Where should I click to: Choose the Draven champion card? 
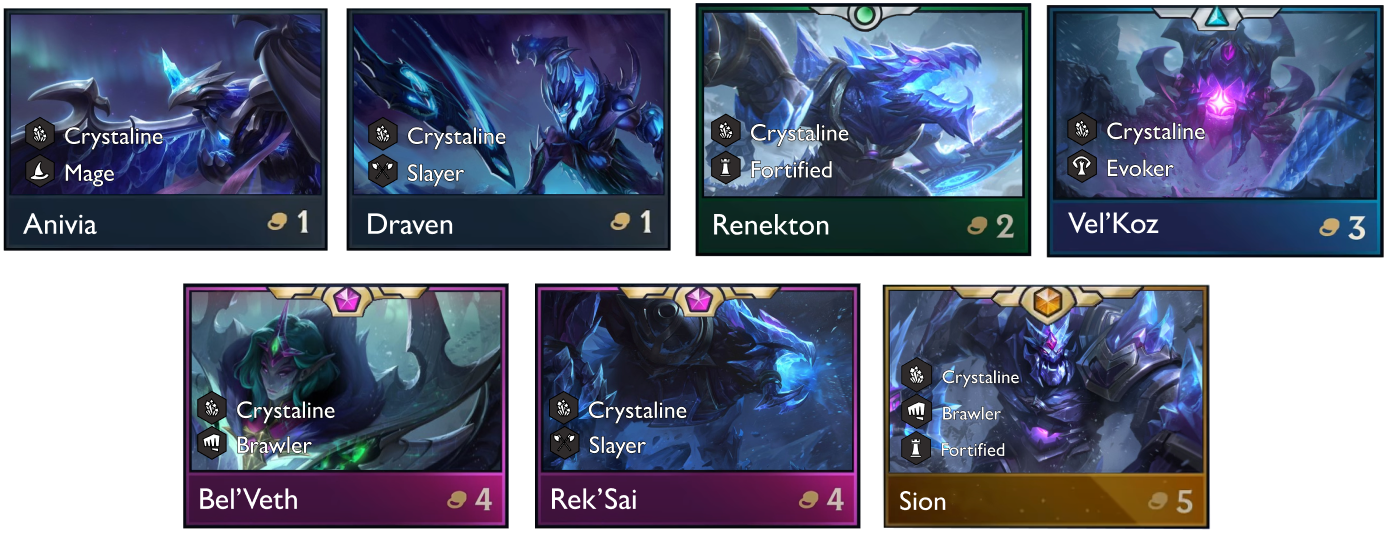tap(508, 128)
